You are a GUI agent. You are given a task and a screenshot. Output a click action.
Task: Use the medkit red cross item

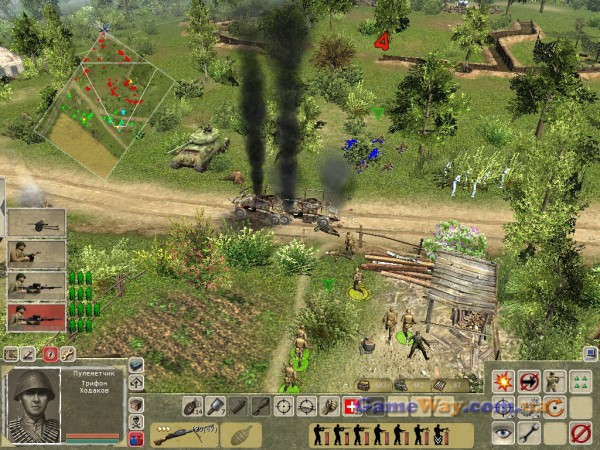point(352,407)
